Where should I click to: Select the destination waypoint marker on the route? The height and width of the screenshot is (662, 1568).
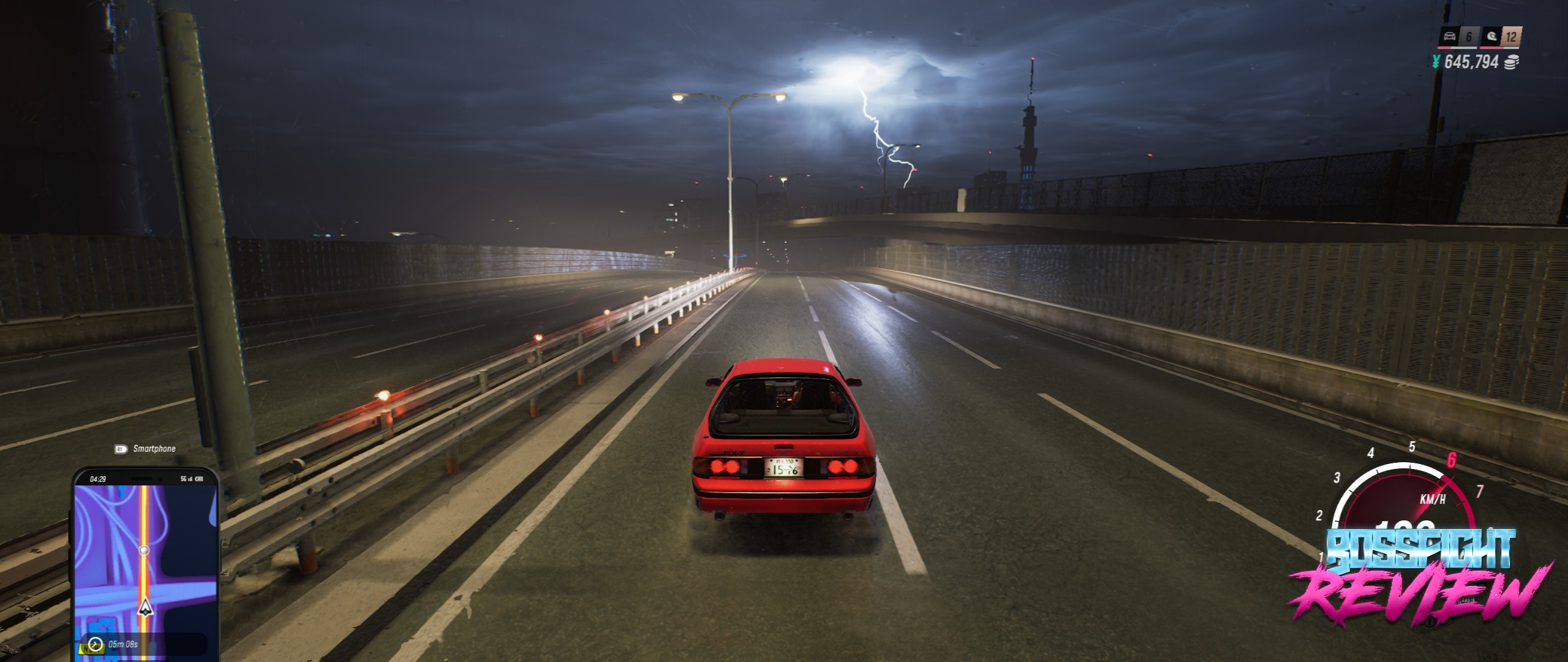[x=144, y=550]
